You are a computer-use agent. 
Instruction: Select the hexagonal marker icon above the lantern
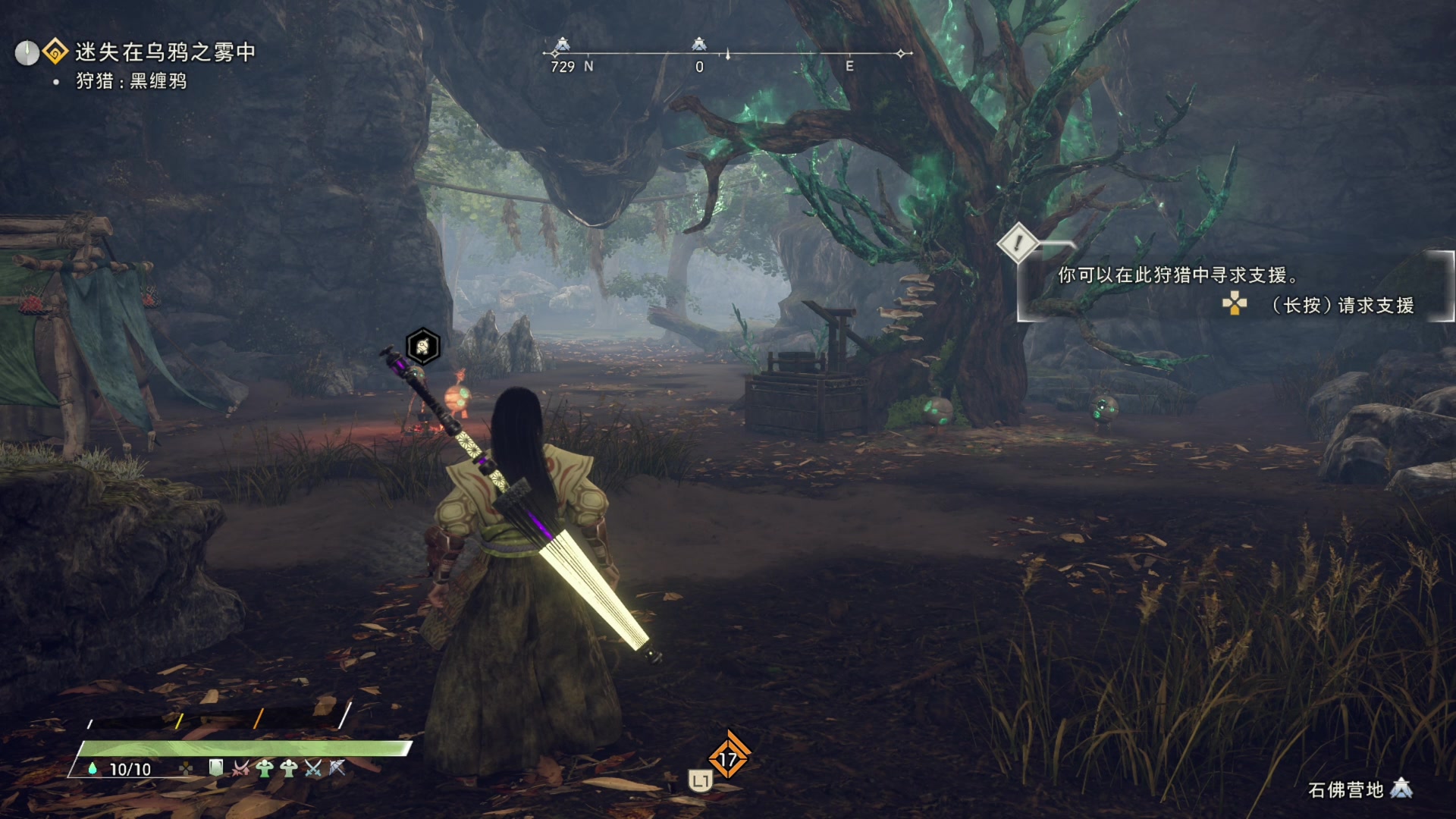tap(422, 347)
